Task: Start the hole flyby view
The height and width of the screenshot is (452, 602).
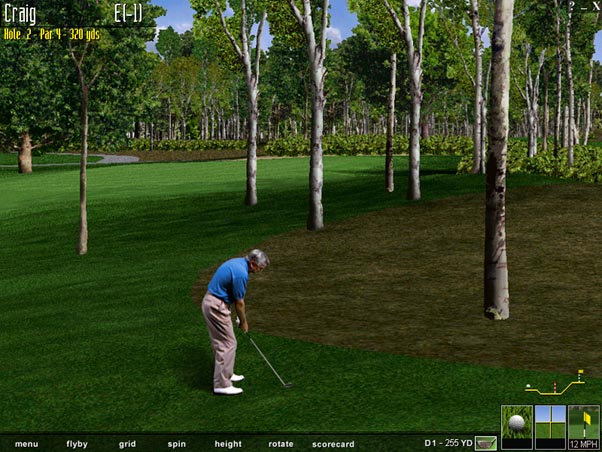Action: click(x=77, y=443)
